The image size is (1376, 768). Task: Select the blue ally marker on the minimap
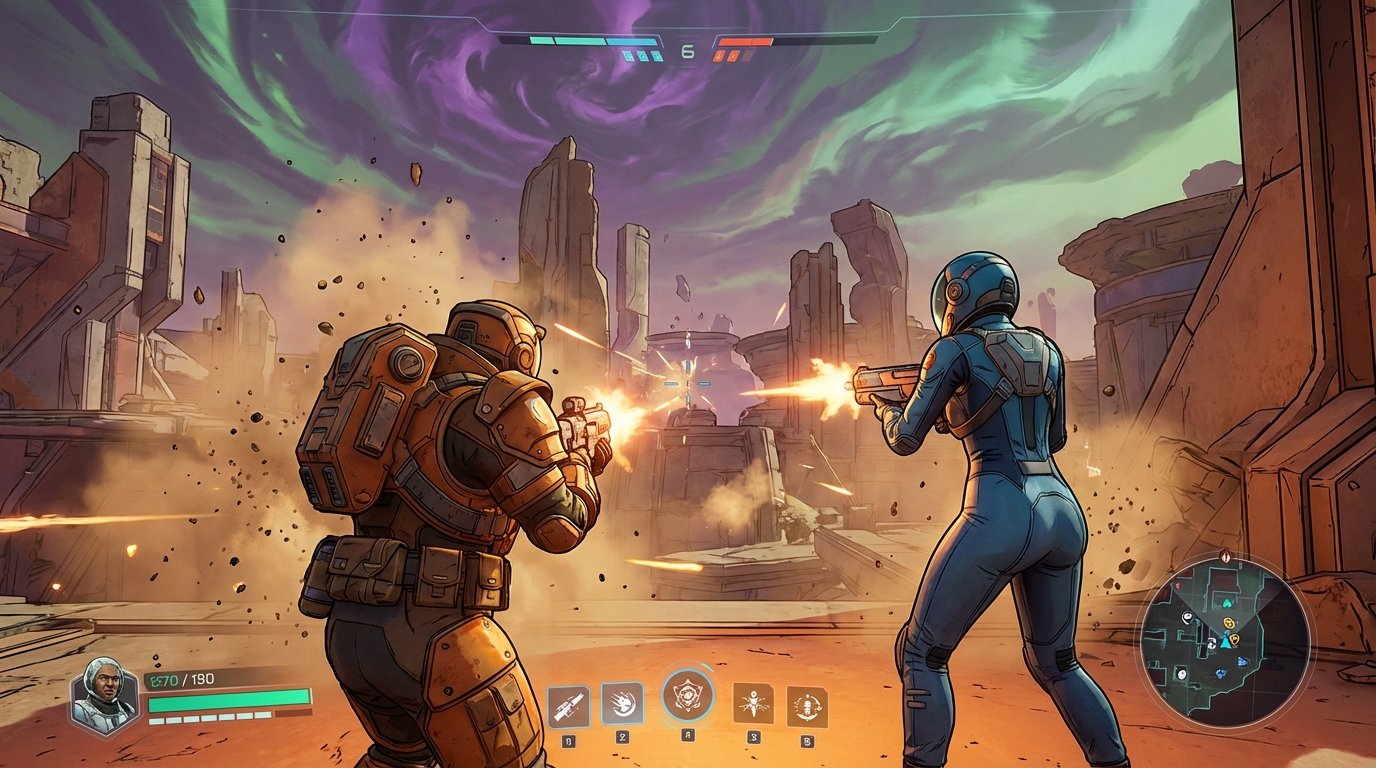(x=1241, y=661)
